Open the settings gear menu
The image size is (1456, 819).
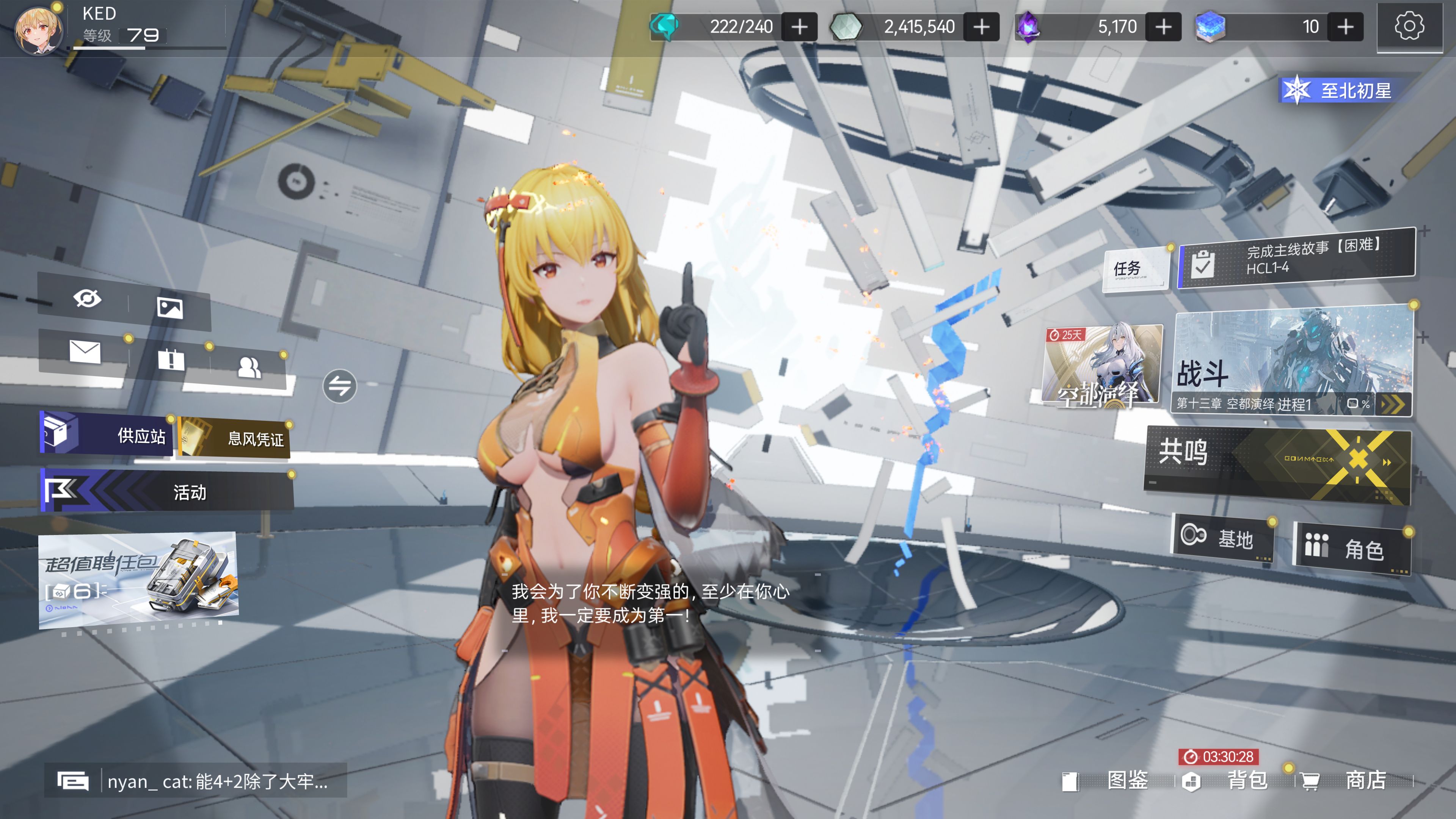(1409, 27)
